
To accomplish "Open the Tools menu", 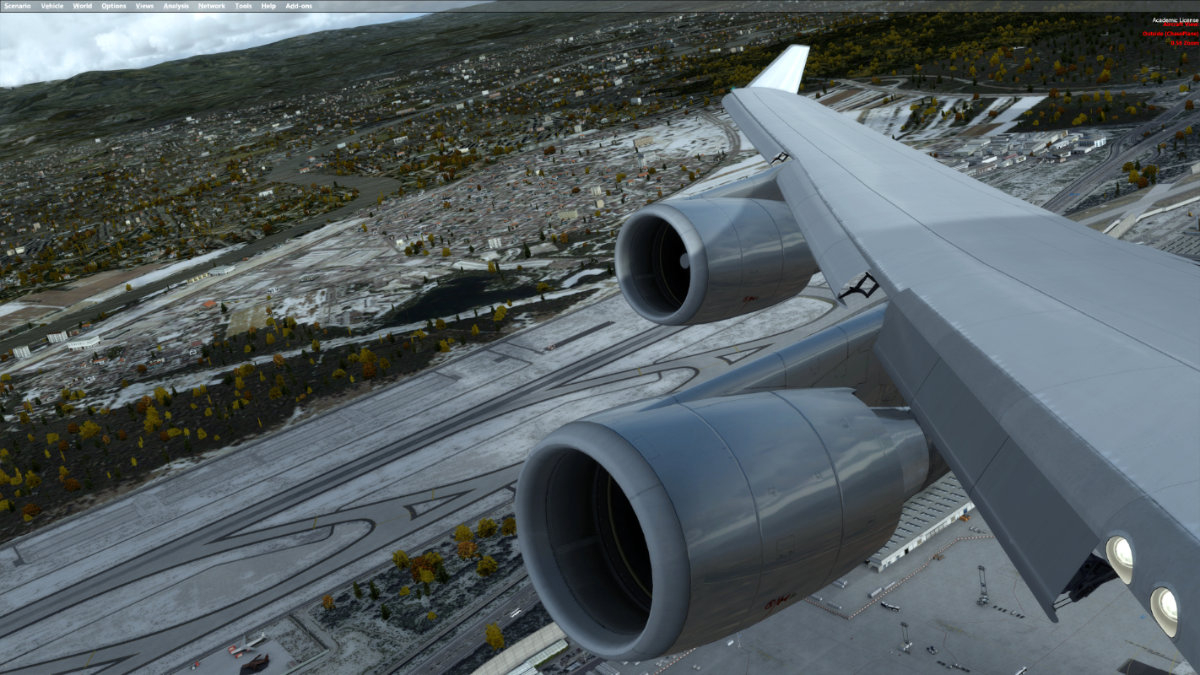I will [243, 6].
